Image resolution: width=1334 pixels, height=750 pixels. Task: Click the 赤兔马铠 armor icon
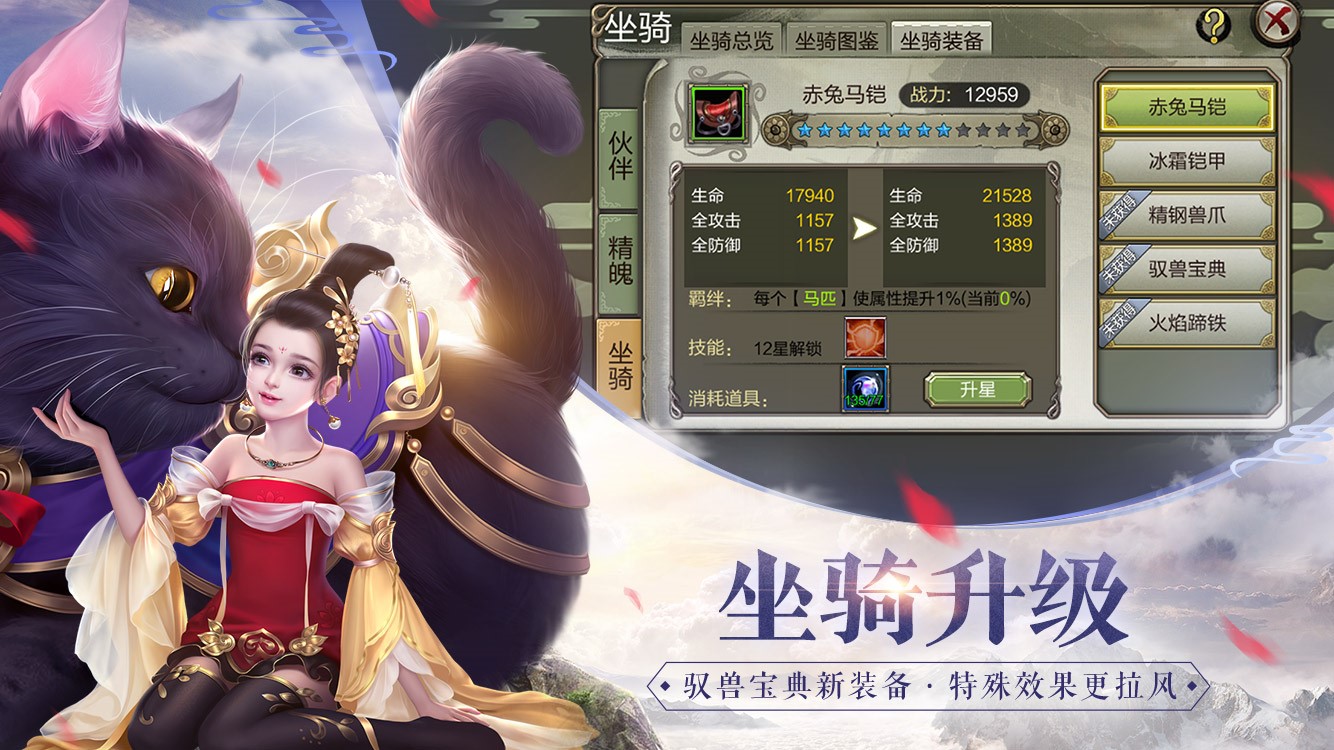(717, 112)
